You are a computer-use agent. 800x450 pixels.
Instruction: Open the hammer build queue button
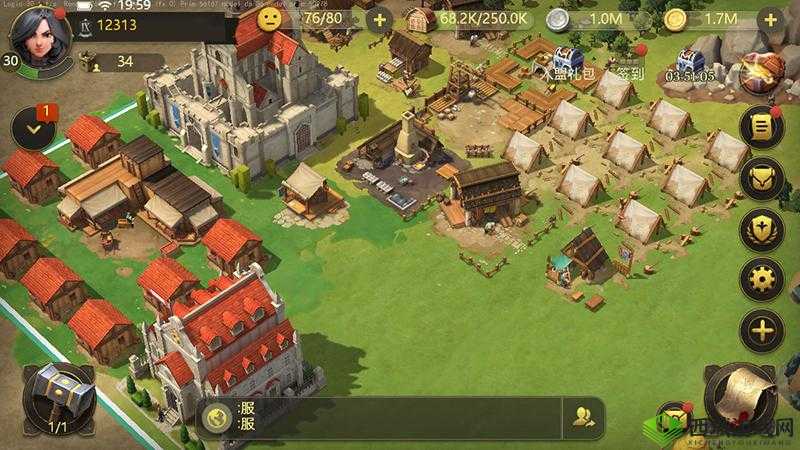pyautogui.click(x=58, y=396)
